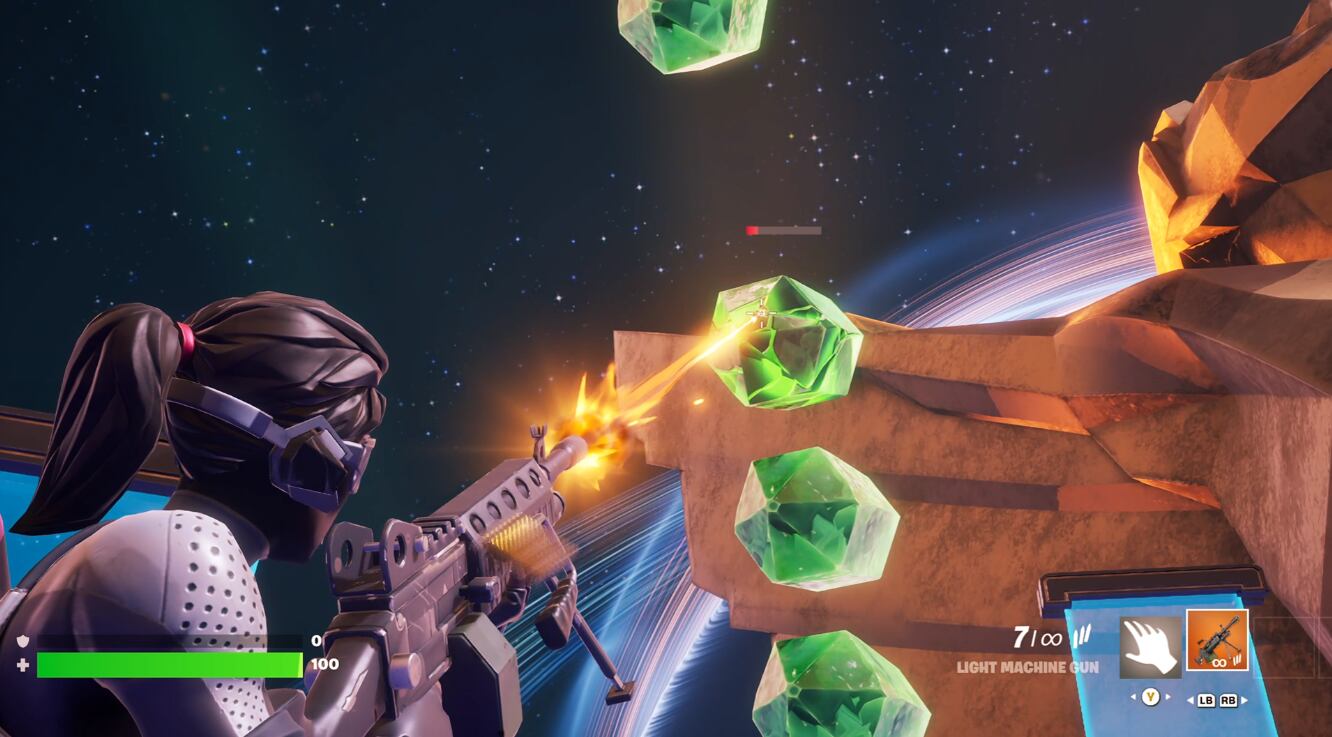This screenshot has width=1332, height=737.
Task: Click the LIGHT MACHINE GUN text label
Action: coord(1027,666)
